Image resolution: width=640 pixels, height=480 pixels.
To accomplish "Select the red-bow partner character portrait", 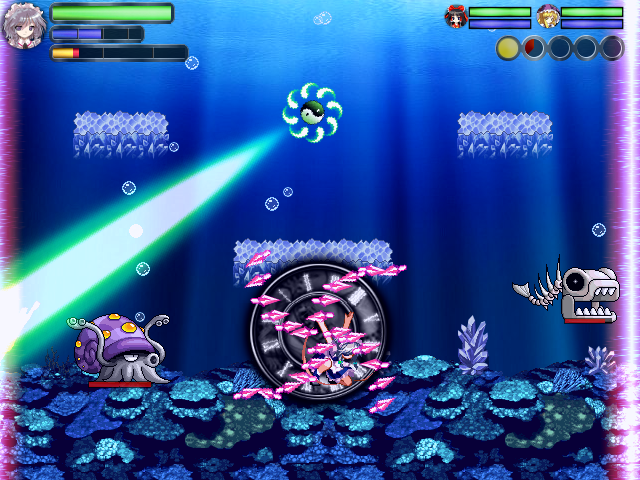I will coord(457,16).
